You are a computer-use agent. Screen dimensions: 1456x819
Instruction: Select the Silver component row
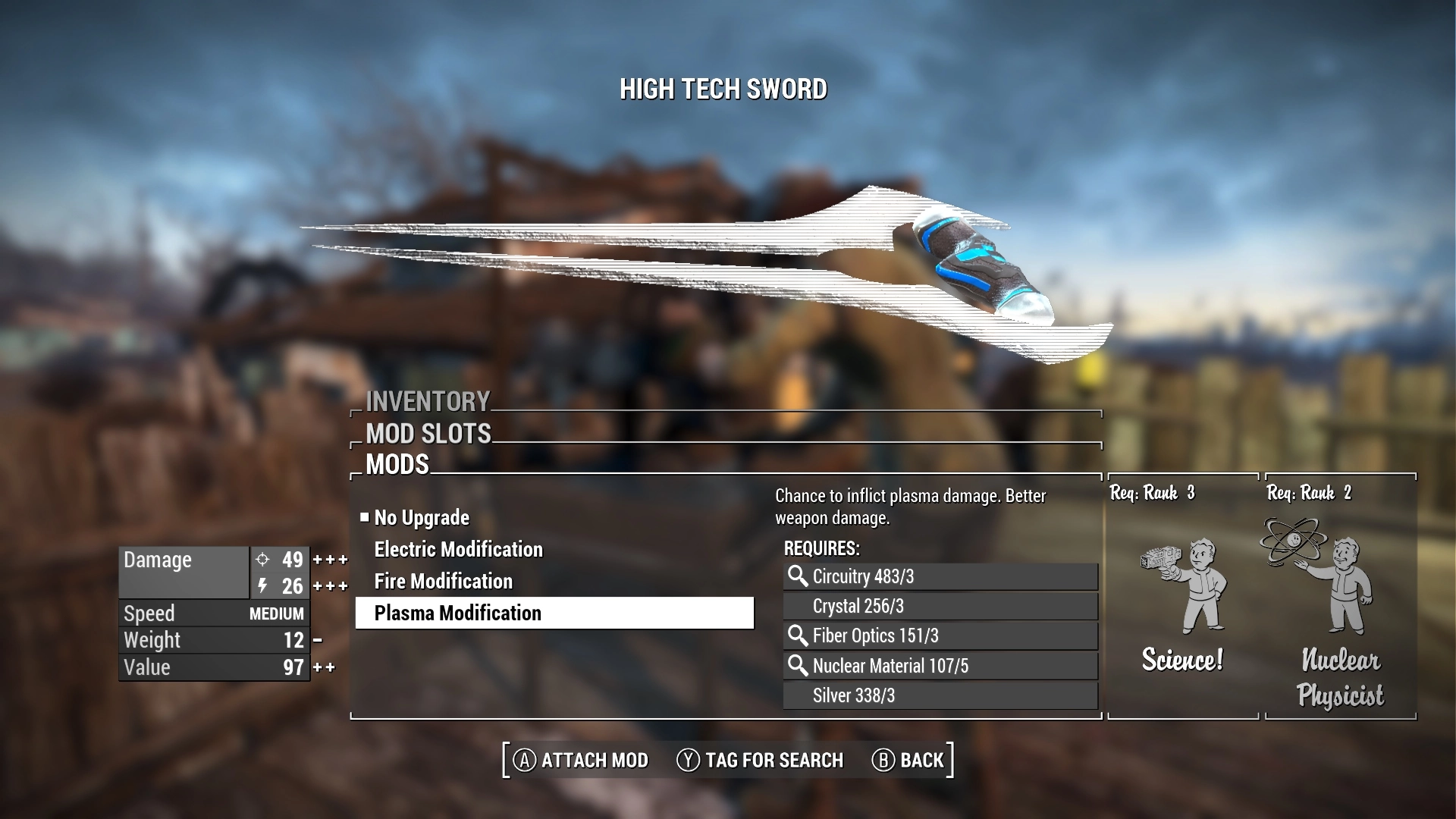940,695
